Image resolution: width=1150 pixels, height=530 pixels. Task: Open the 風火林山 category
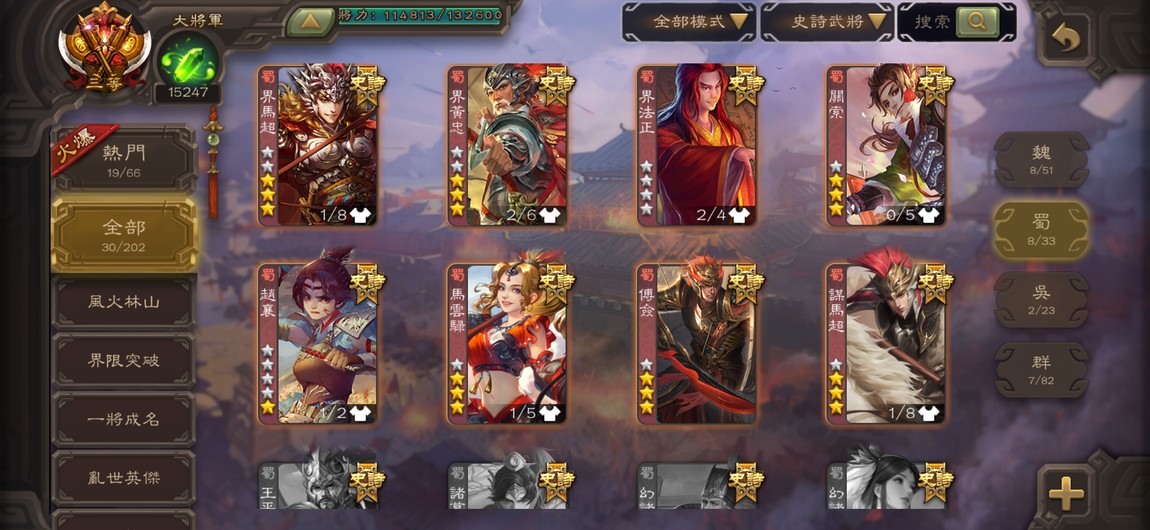(124, 301)
